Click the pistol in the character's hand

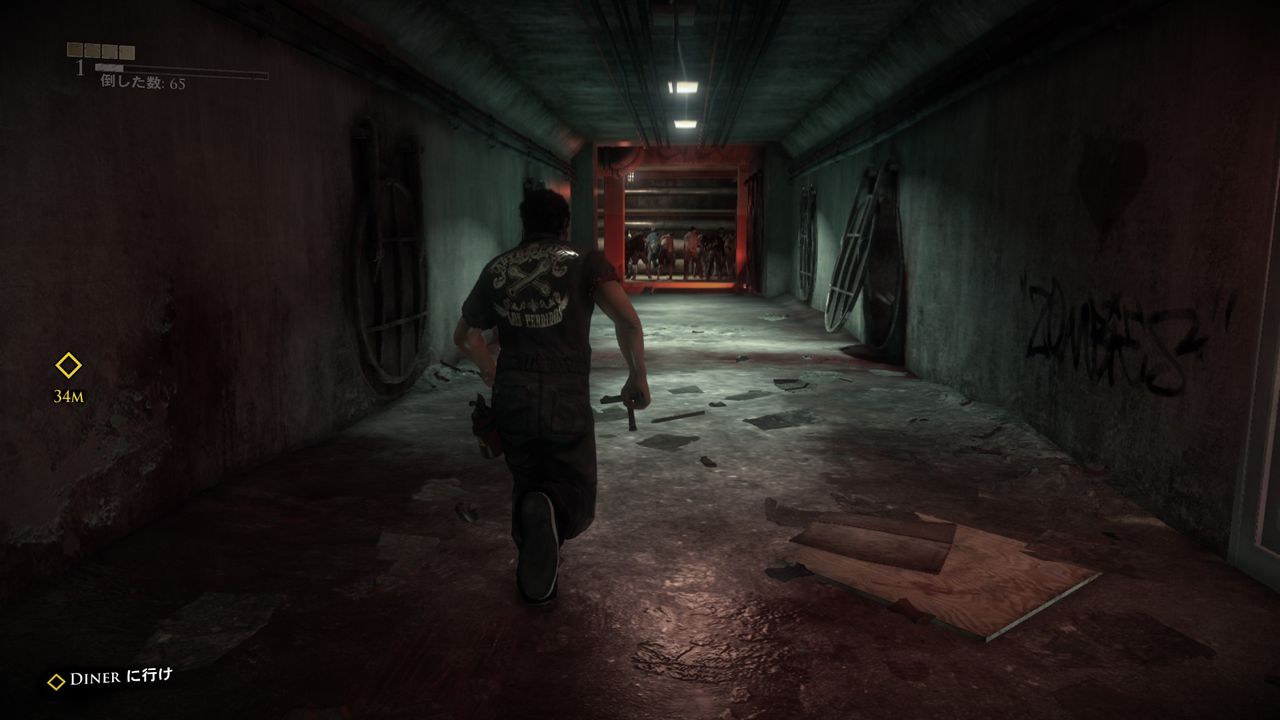[x=622, y=401]
